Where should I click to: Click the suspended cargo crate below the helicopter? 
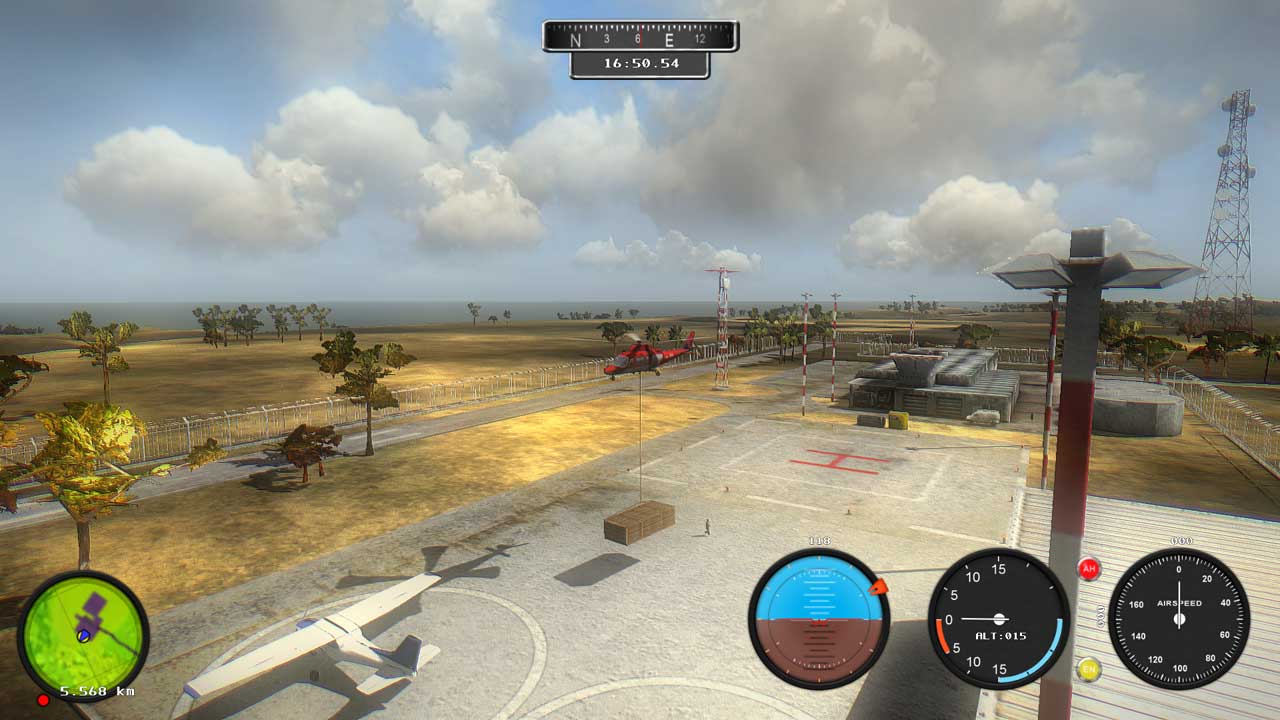click(x=640, y=523)
